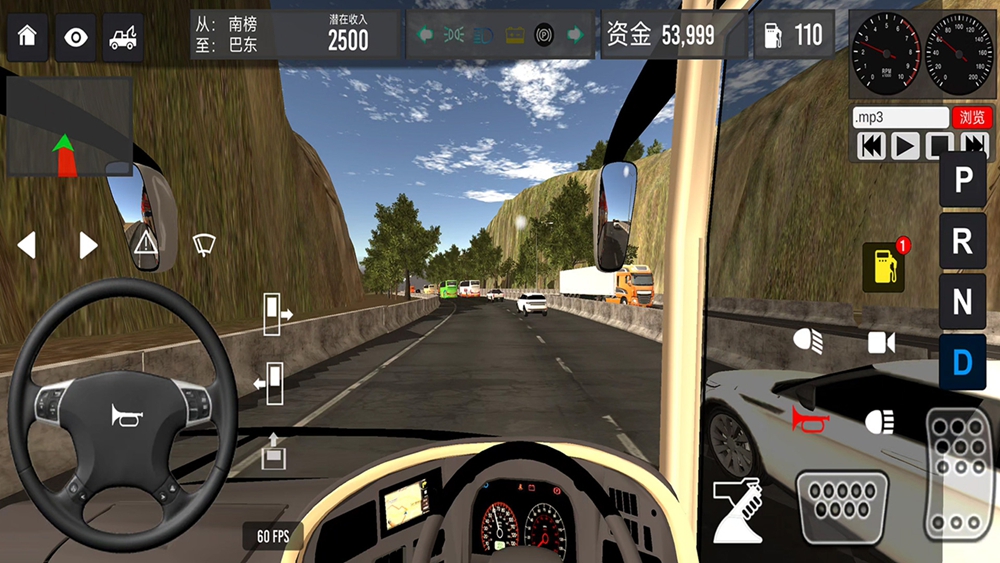This screenshot has height=563, width=1000.
Task: Sound the horn on the steering wheel
Action: (125, 415)
